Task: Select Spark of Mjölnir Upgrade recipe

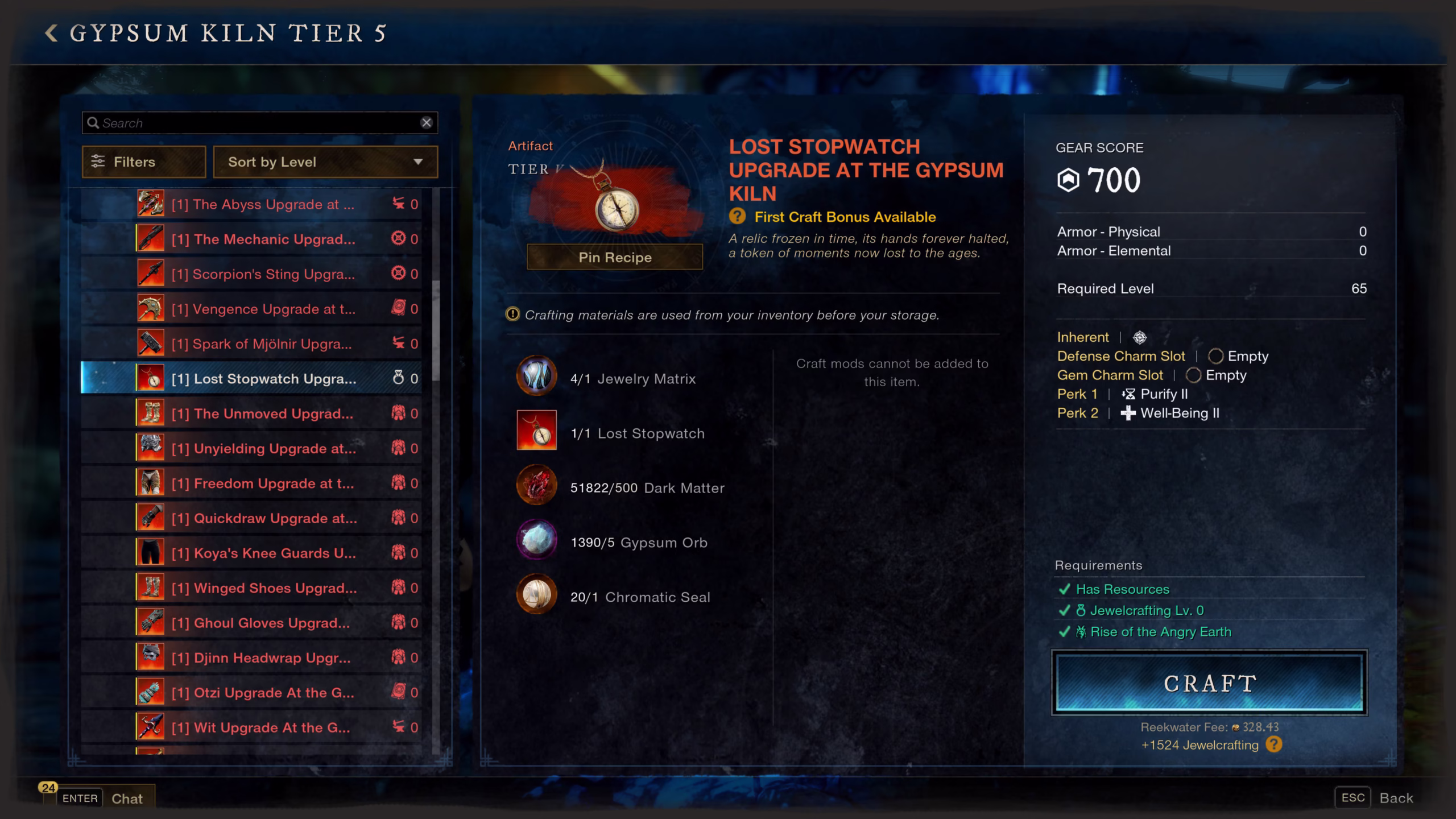Action: click(x=263, y=344)
